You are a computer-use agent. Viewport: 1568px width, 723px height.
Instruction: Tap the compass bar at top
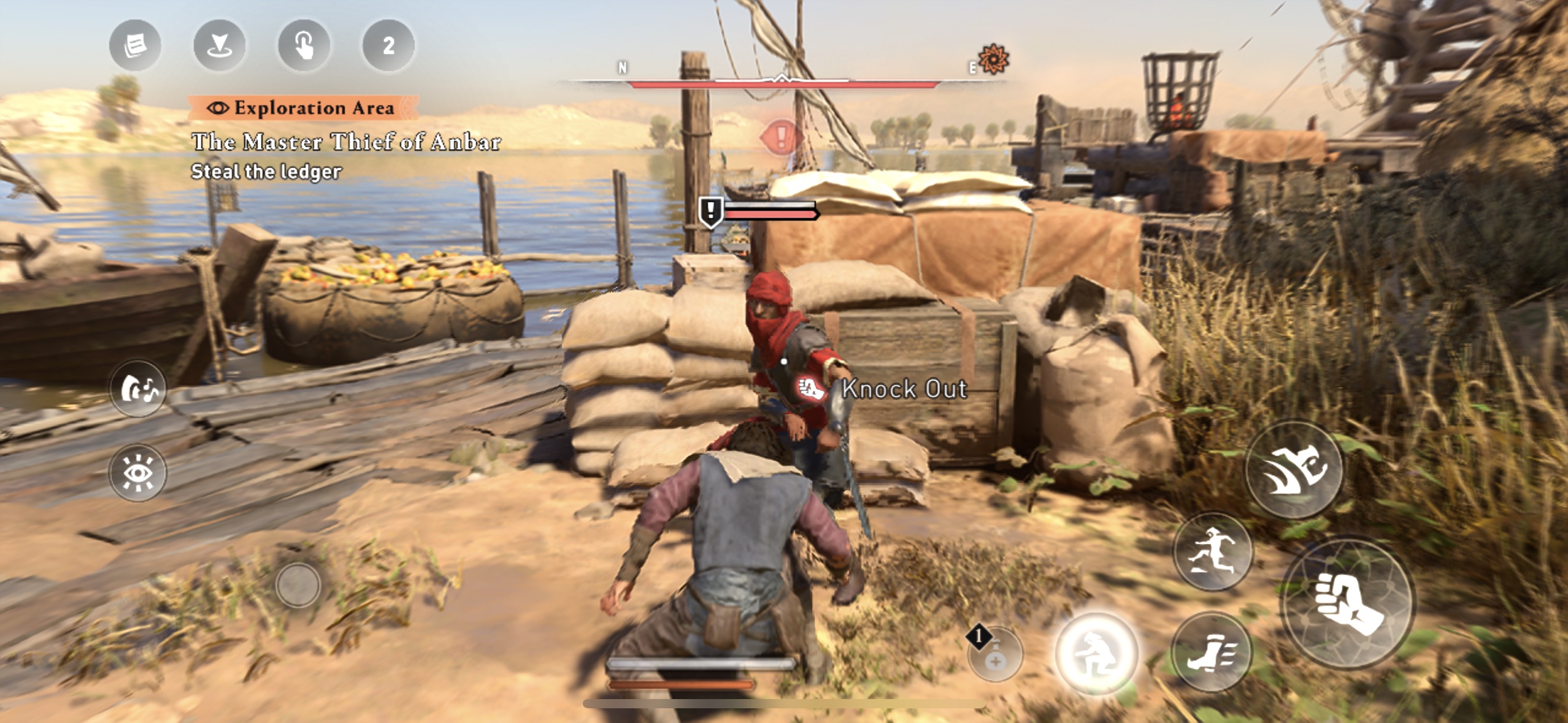[783, 80]
